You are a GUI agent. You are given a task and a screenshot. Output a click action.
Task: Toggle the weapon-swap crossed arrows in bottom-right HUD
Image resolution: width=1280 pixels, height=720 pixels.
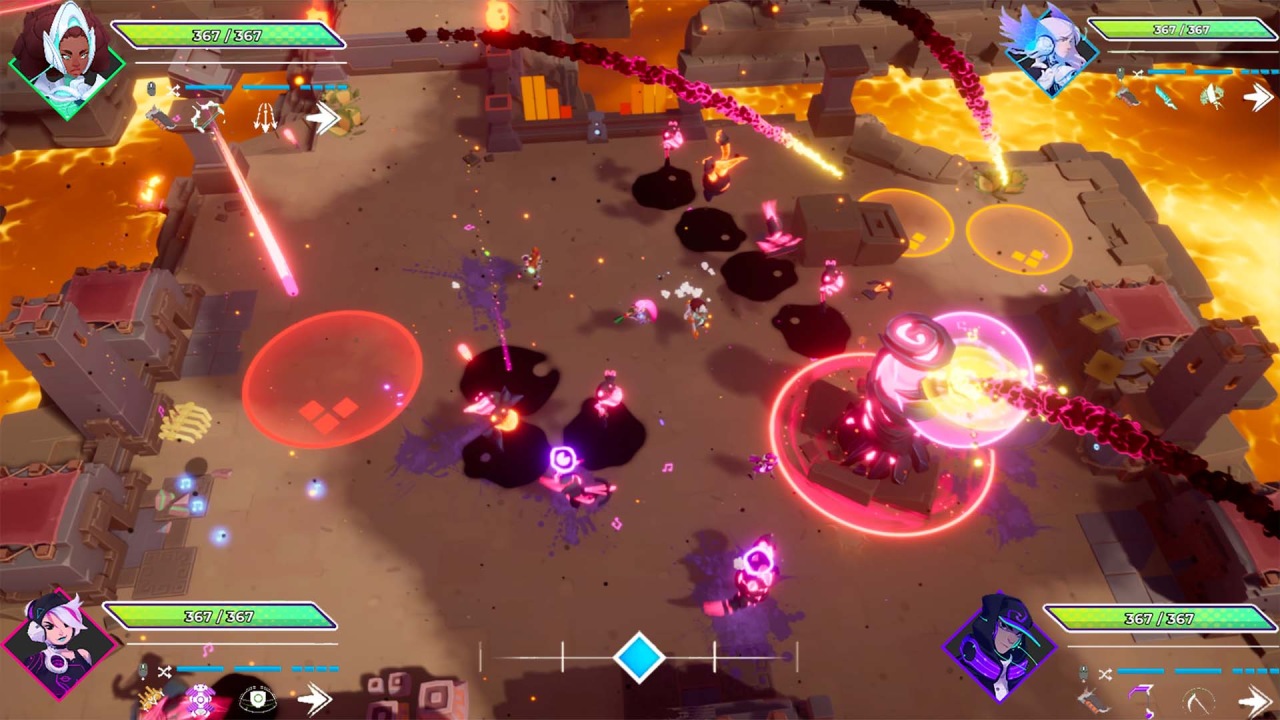coord(1106,673)
